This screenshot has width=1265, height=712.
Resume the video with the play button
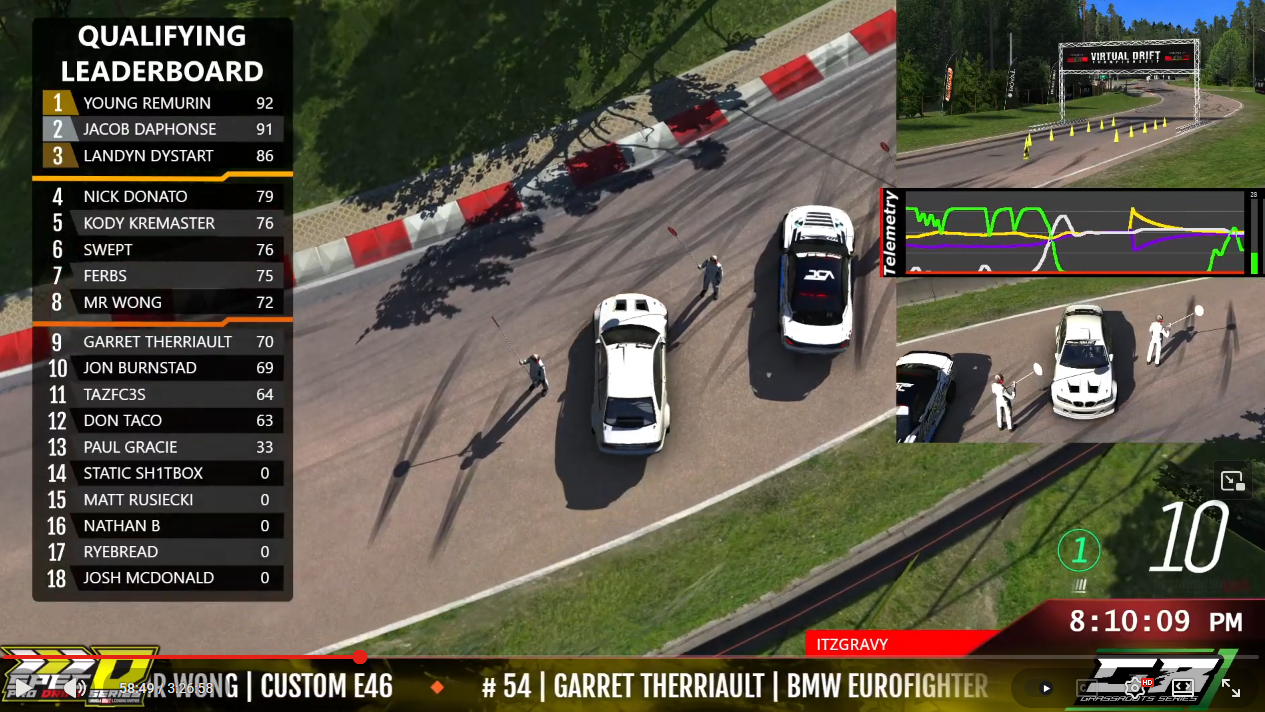[x=23, y=688]
